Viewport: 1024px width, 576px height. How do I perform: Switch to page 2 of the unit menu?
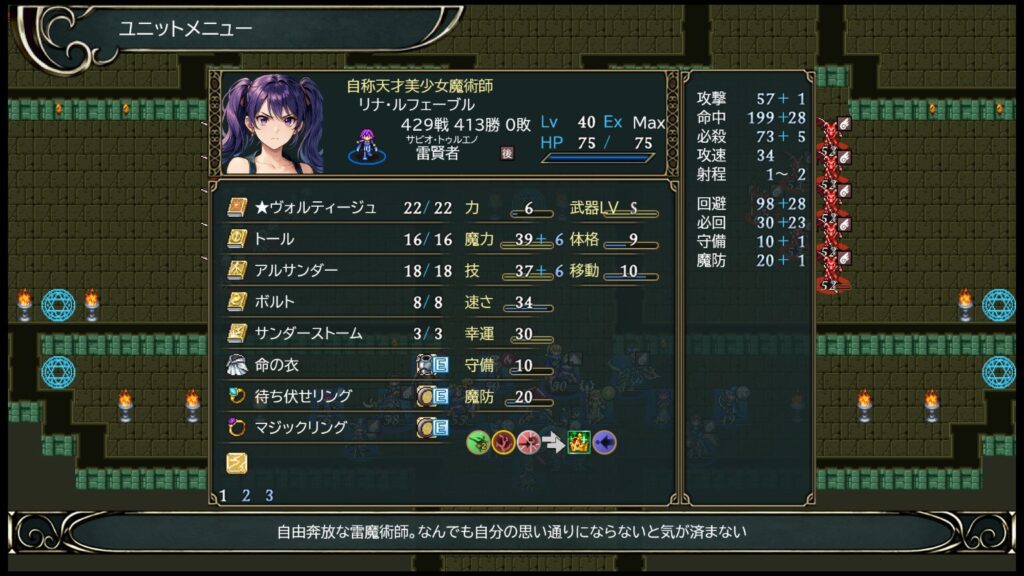click(x=246, y=495)
